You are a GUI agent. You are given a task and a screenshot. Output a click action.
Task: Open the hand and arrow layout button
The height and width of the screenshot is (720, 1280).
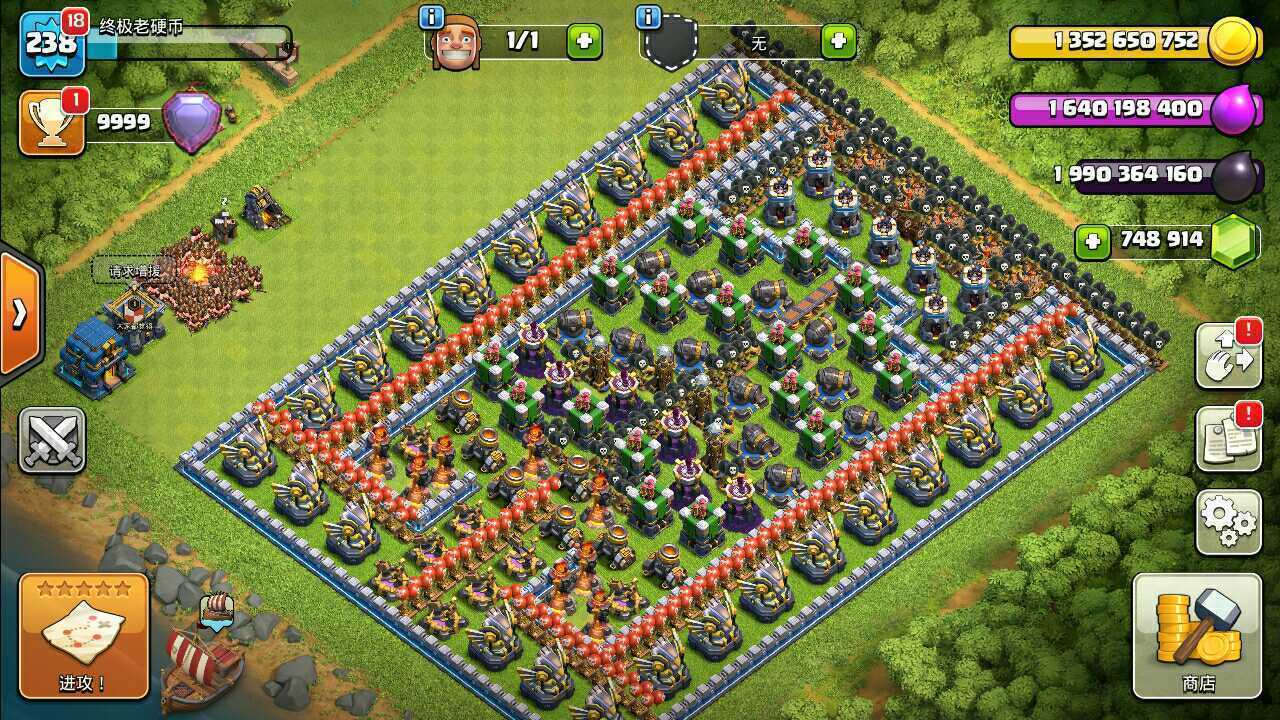1228,355
